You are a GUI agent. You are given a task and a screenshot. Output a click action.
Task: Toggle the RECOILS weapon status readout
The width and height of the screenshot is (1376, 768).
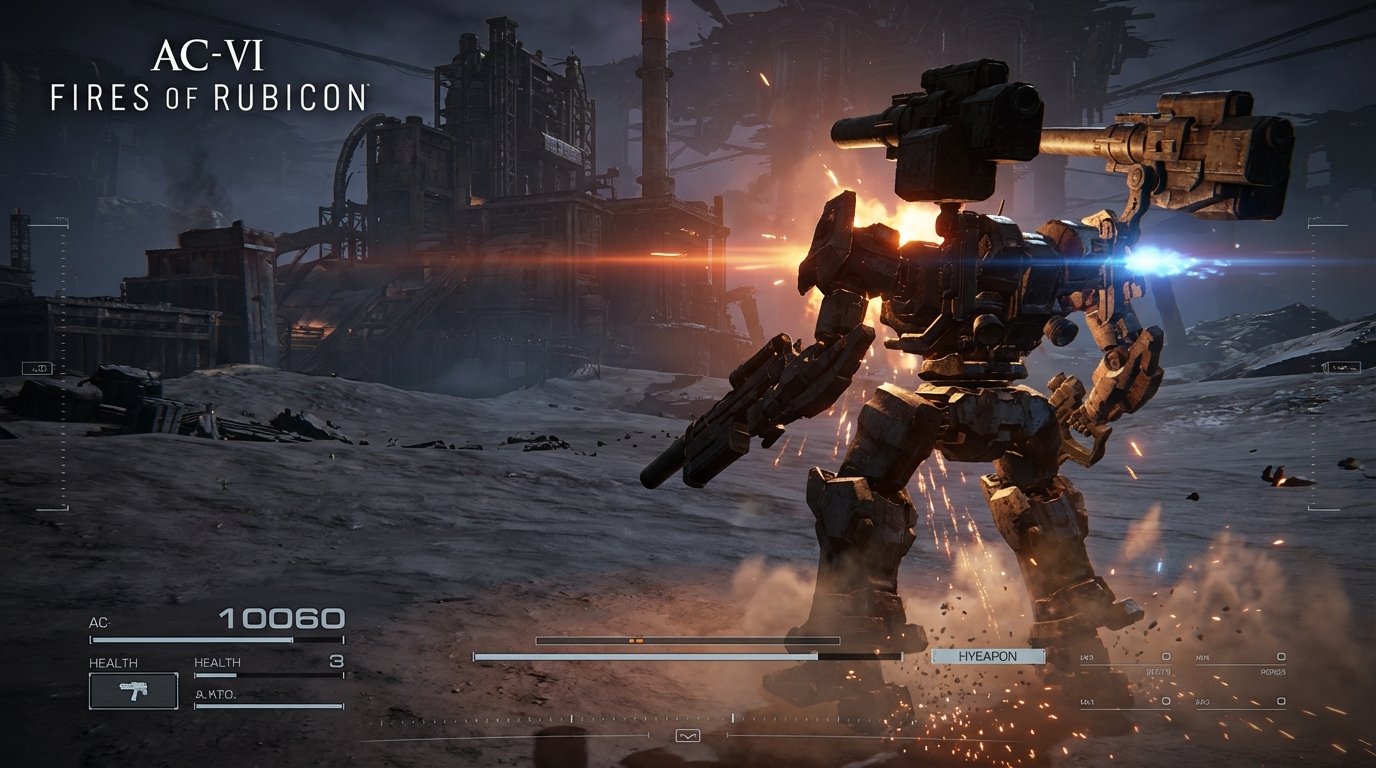1273,672
